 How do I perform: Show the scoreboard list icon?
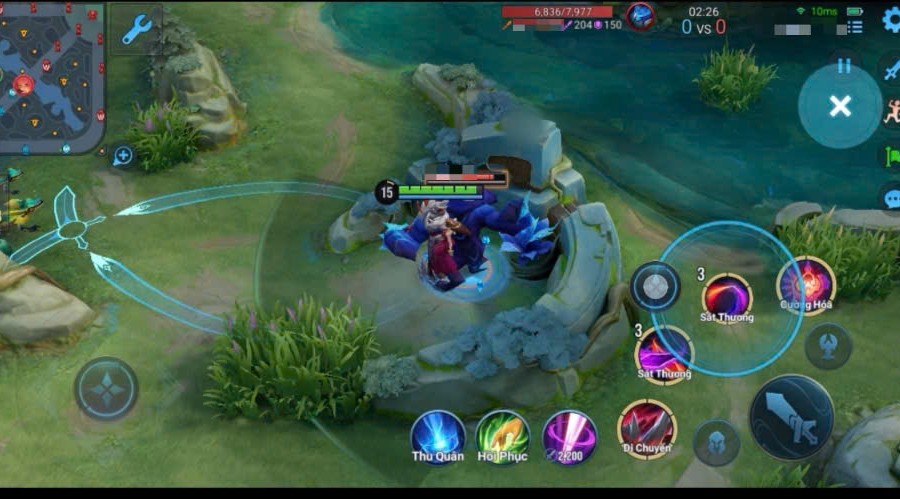tap(854, 27)
